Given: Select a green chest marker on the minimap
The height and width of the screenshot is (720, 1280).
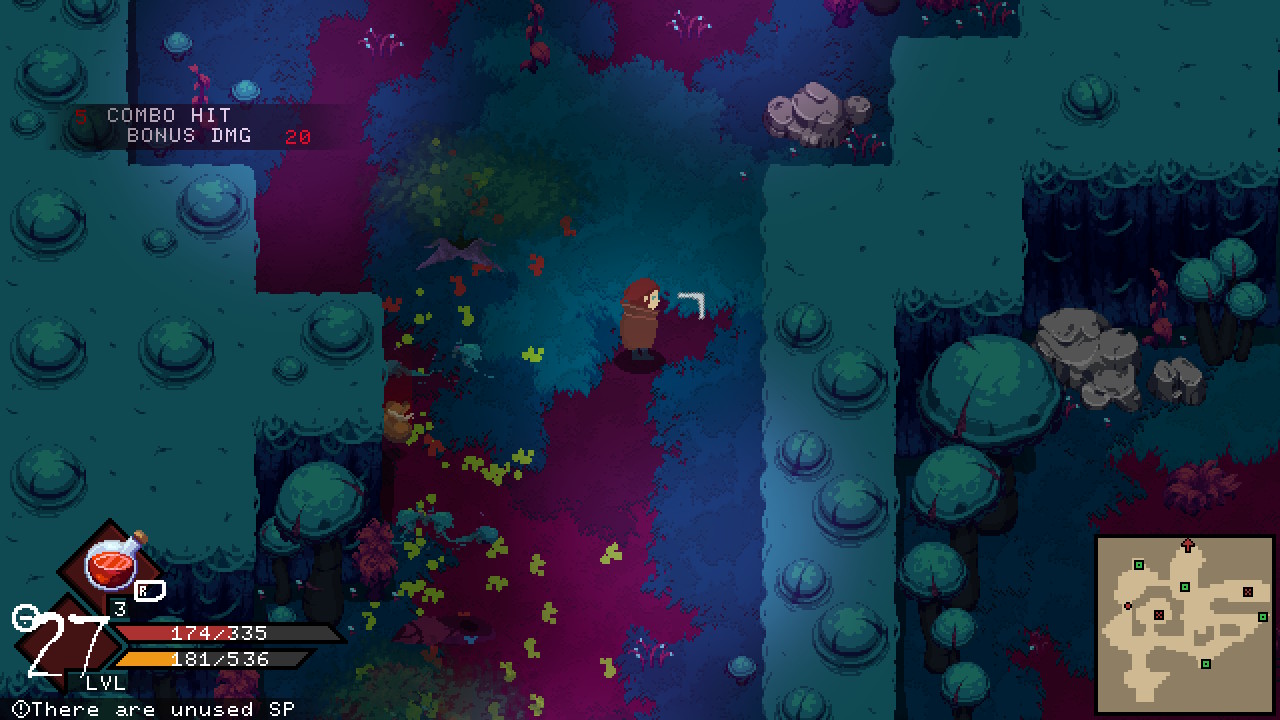Looking at the screenshot, I should (x=1139, y=564).
